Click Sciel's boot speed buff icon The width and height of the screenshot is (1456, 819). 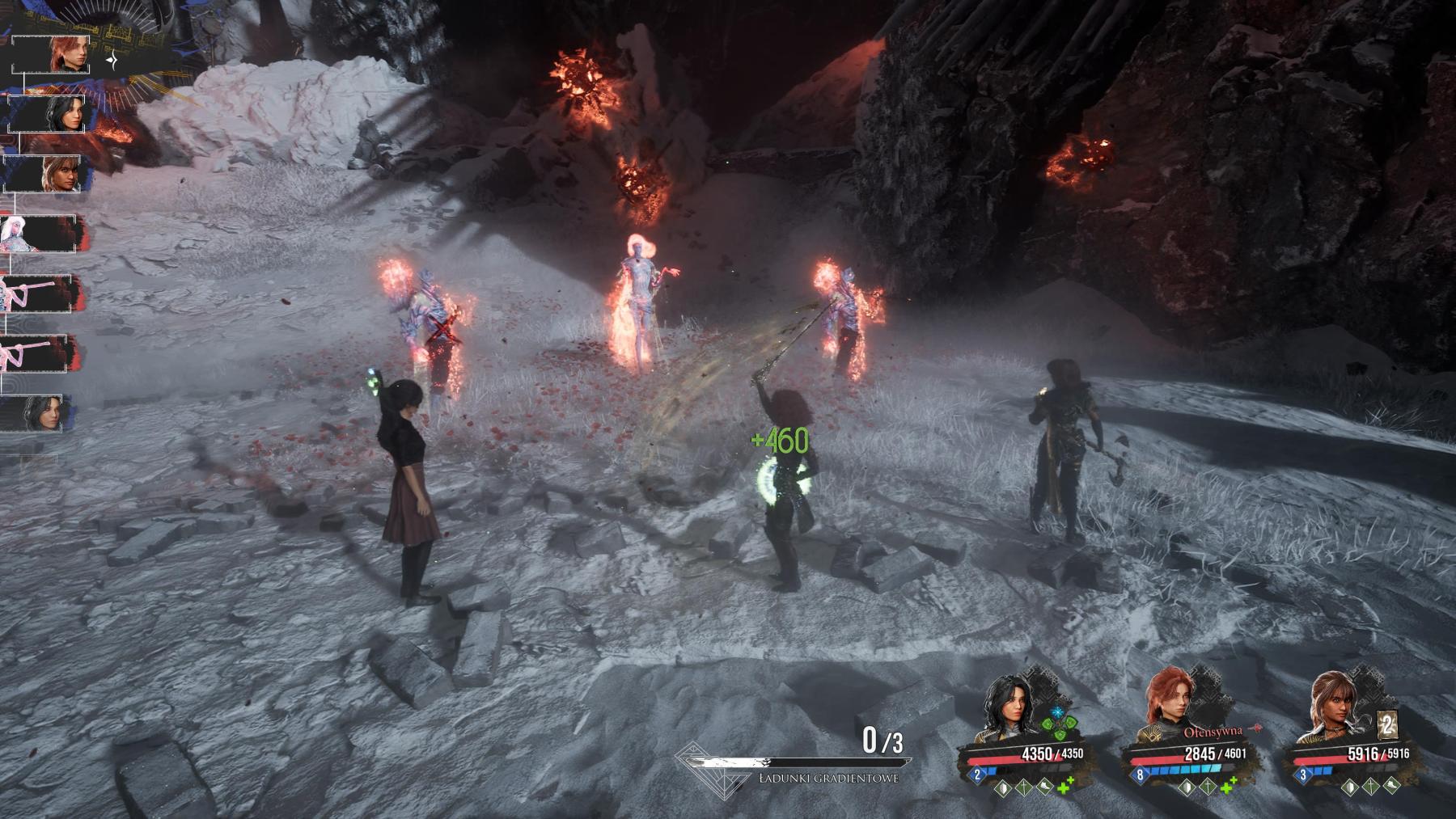[x=1390, y=786]
